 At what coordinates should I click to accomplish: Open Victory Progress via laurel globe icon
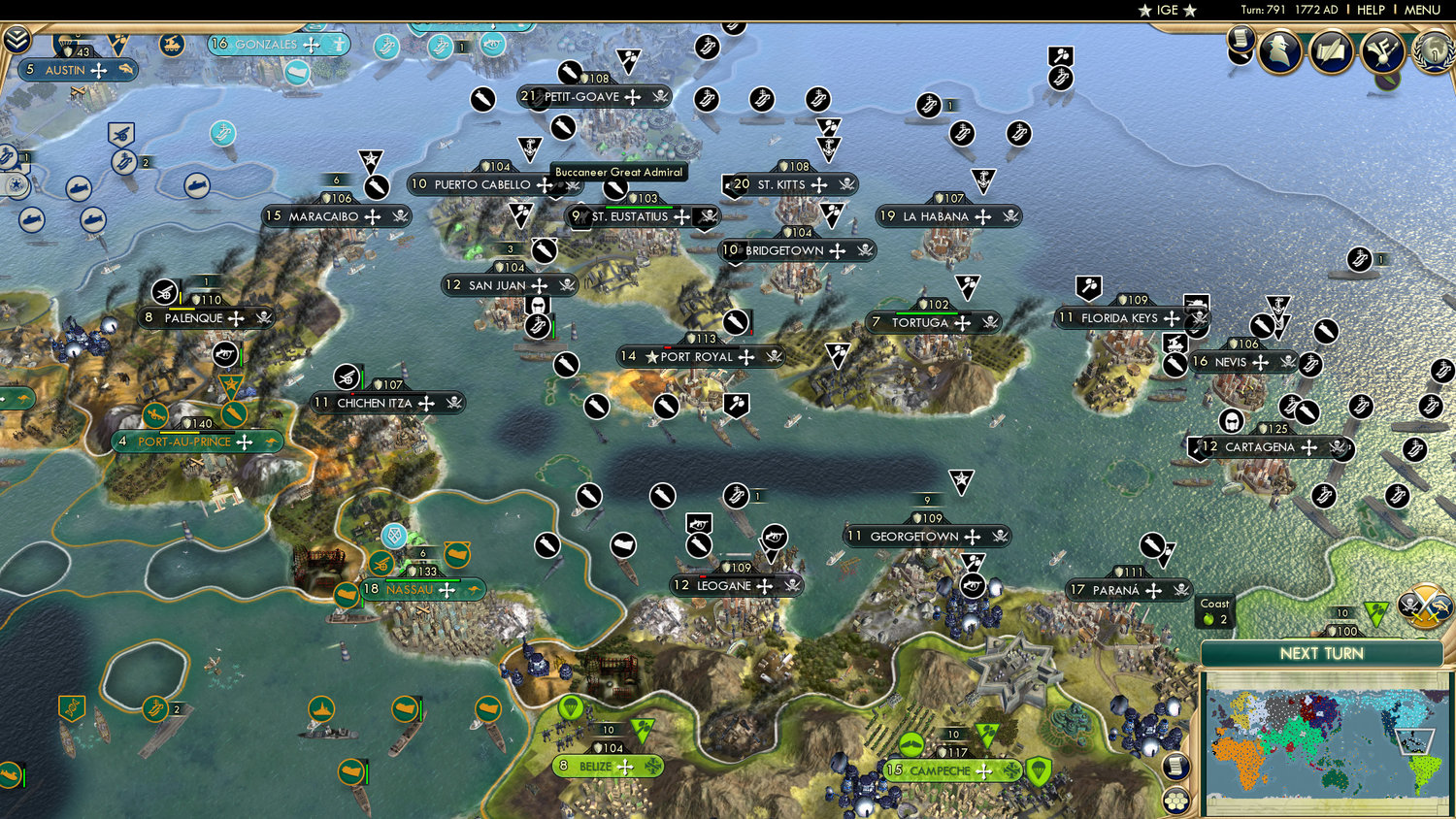(1434, 53)
